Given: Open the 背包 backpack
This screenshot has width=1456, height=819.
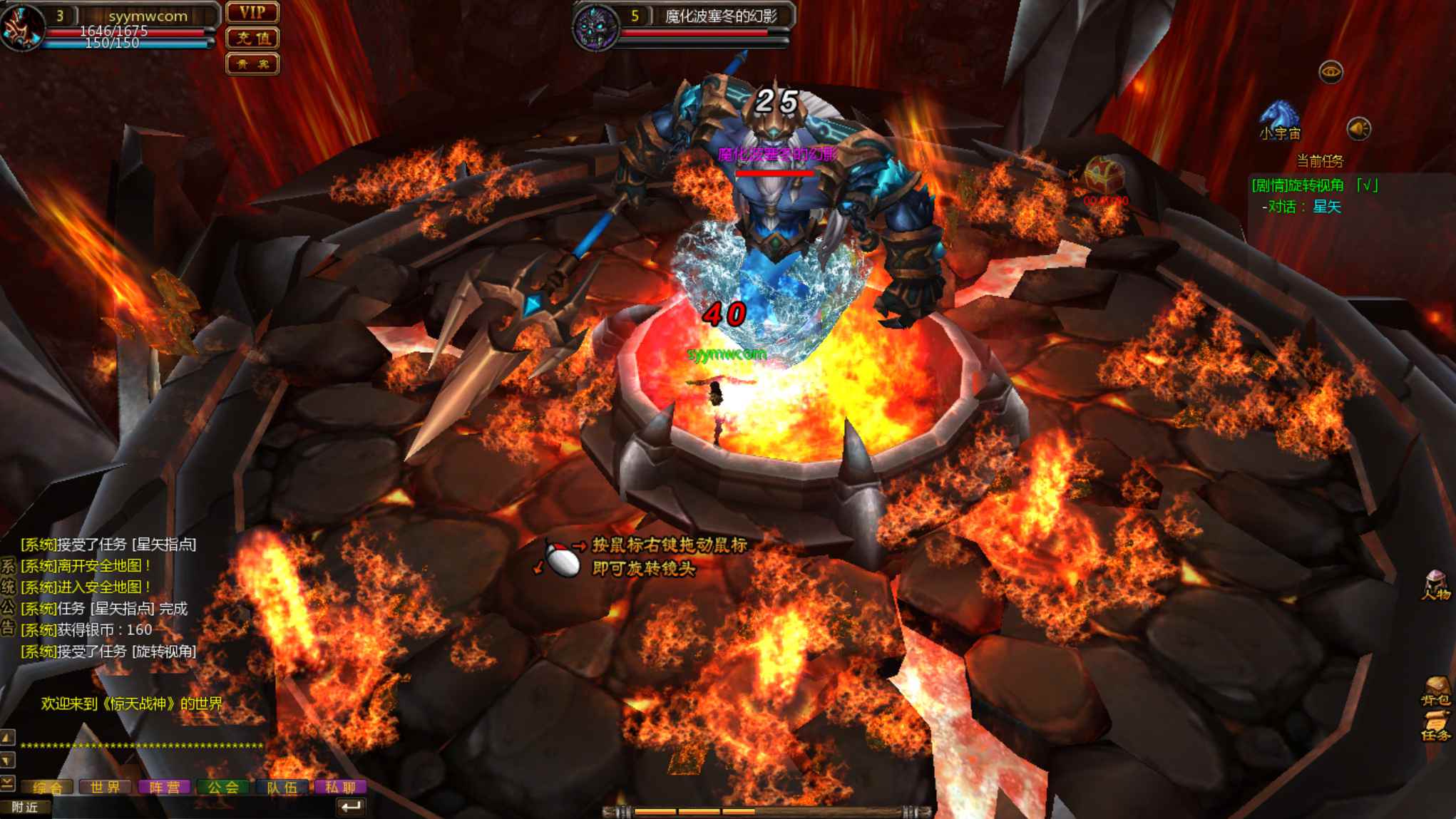Looking at the screenshot, I should click(x=1435, y=690).
